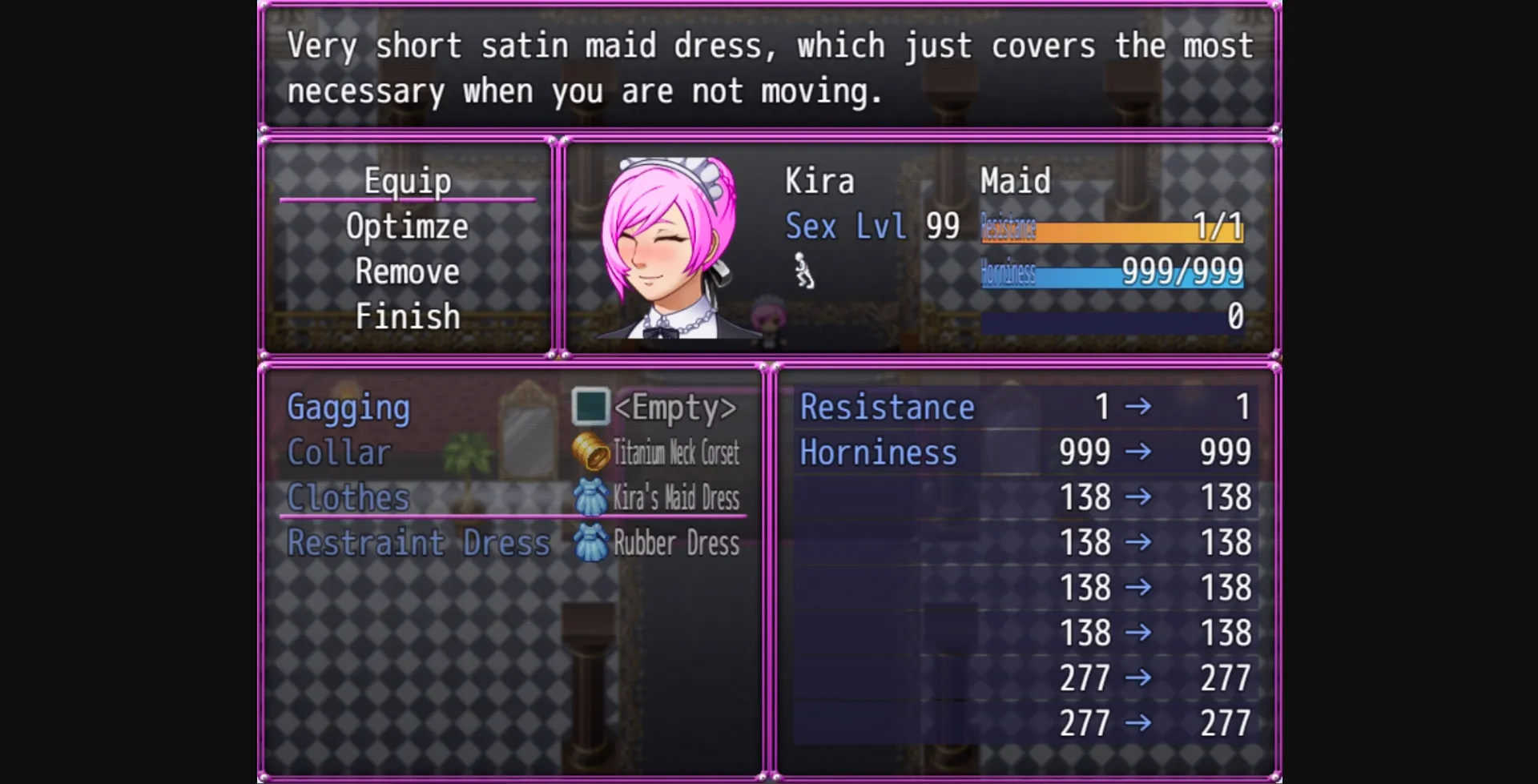
Task: Click the Resistance label icon on the orange bar
Action: point(1008,227)
